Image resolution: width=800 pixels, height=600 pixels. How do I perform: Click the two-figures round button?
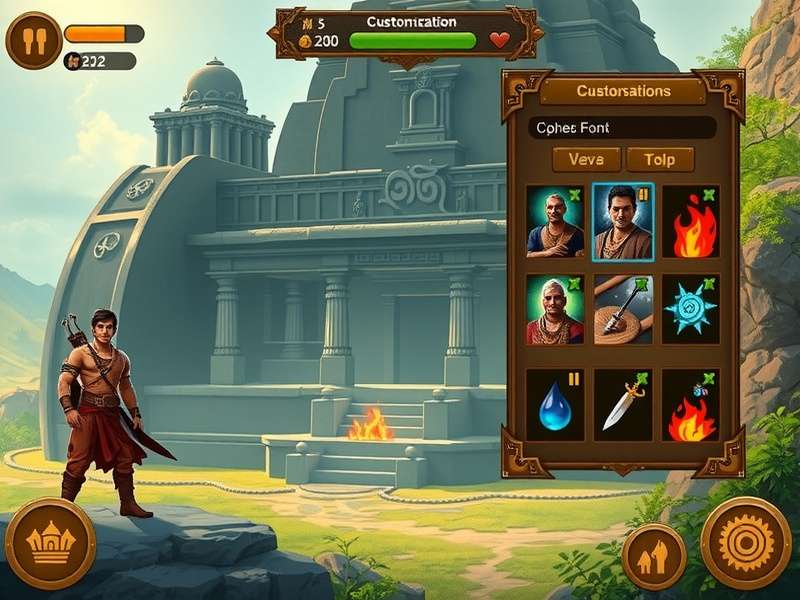click(654, 556)
